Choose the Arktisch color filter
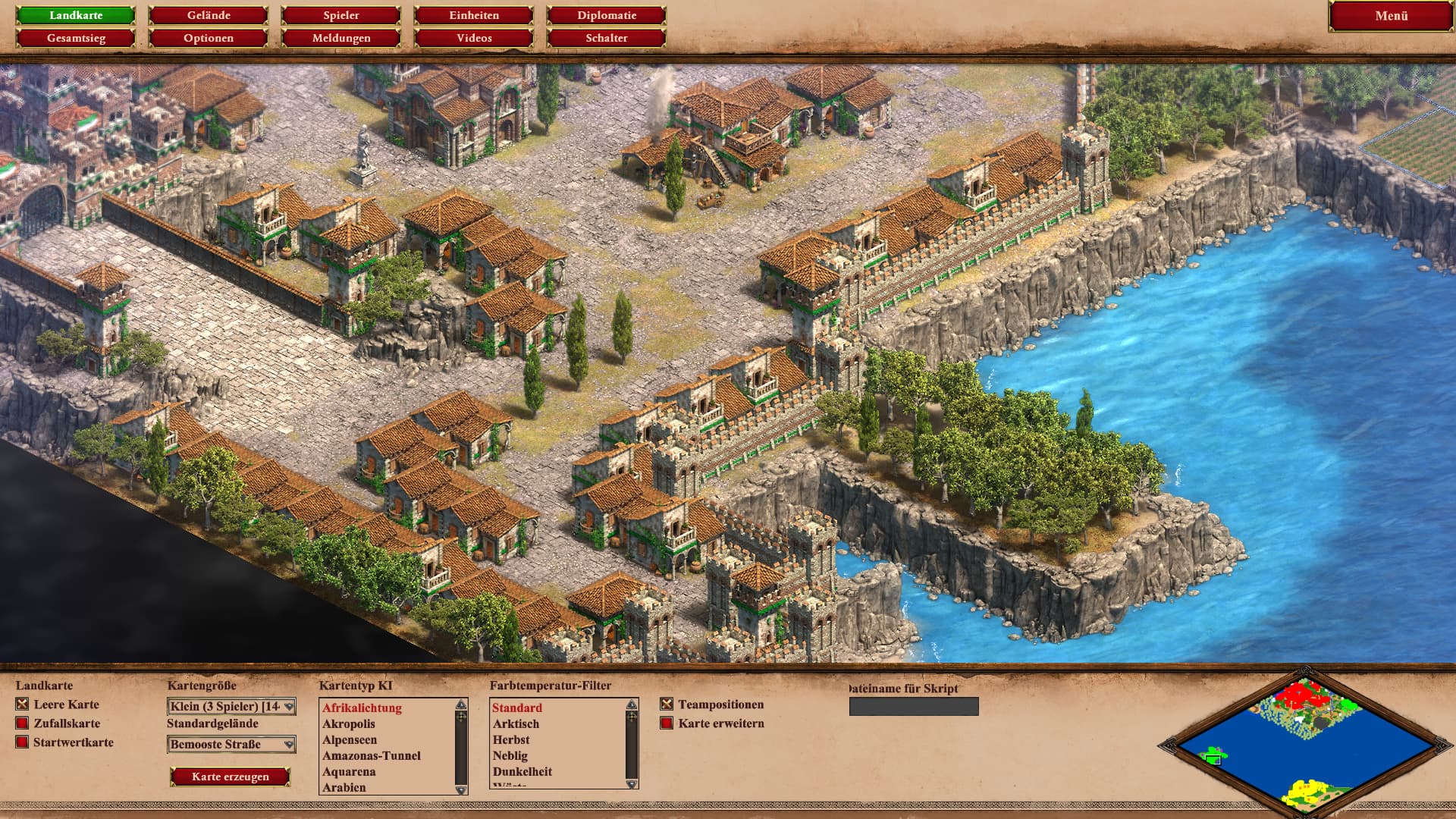The width and height of the screenshot is (1456, 819). tap(516, 724)
